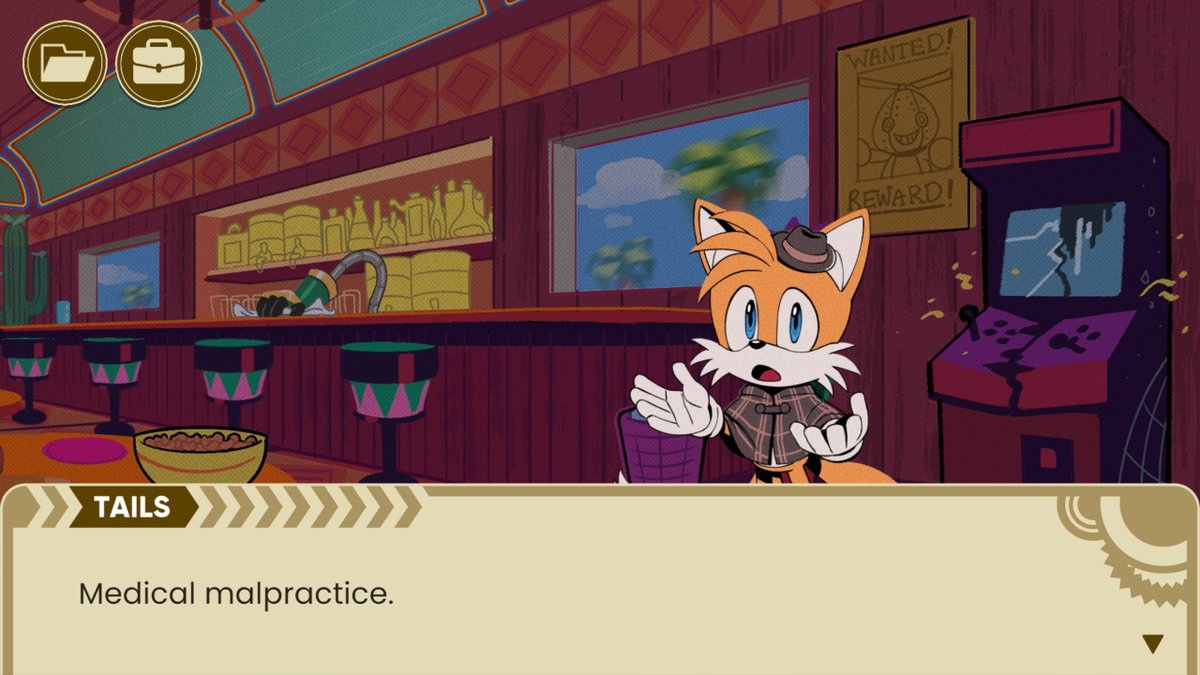Screen dimensions: 1200x675
Task: Advance dialogue with the down arrow
Action: coord(1153,644)
